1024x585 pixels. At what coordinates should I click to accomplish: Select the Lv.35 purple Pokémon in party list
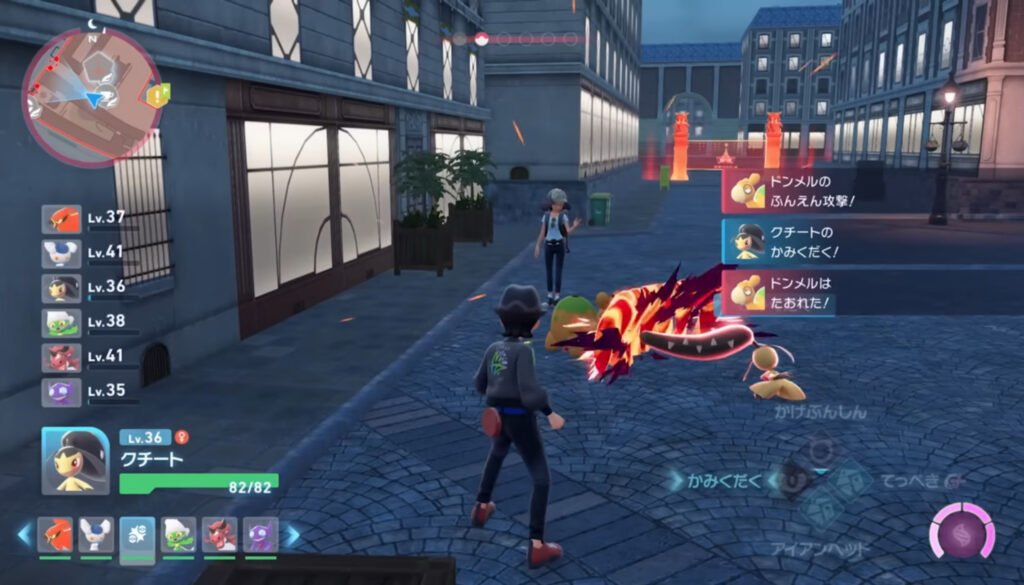tap(61, 392)
